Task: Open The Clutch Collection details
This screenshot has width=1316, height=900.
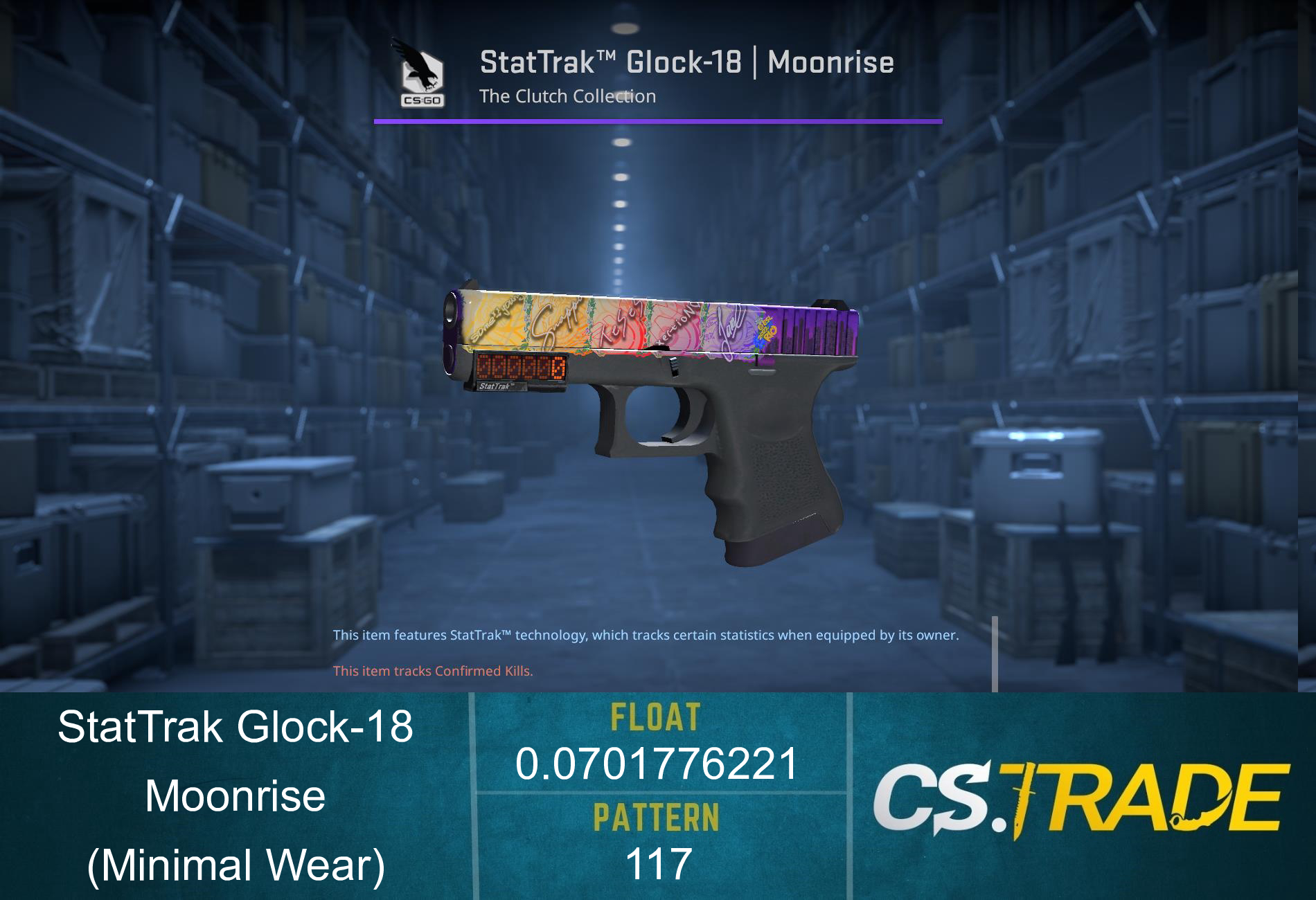Action: click(x=567, y=97)
